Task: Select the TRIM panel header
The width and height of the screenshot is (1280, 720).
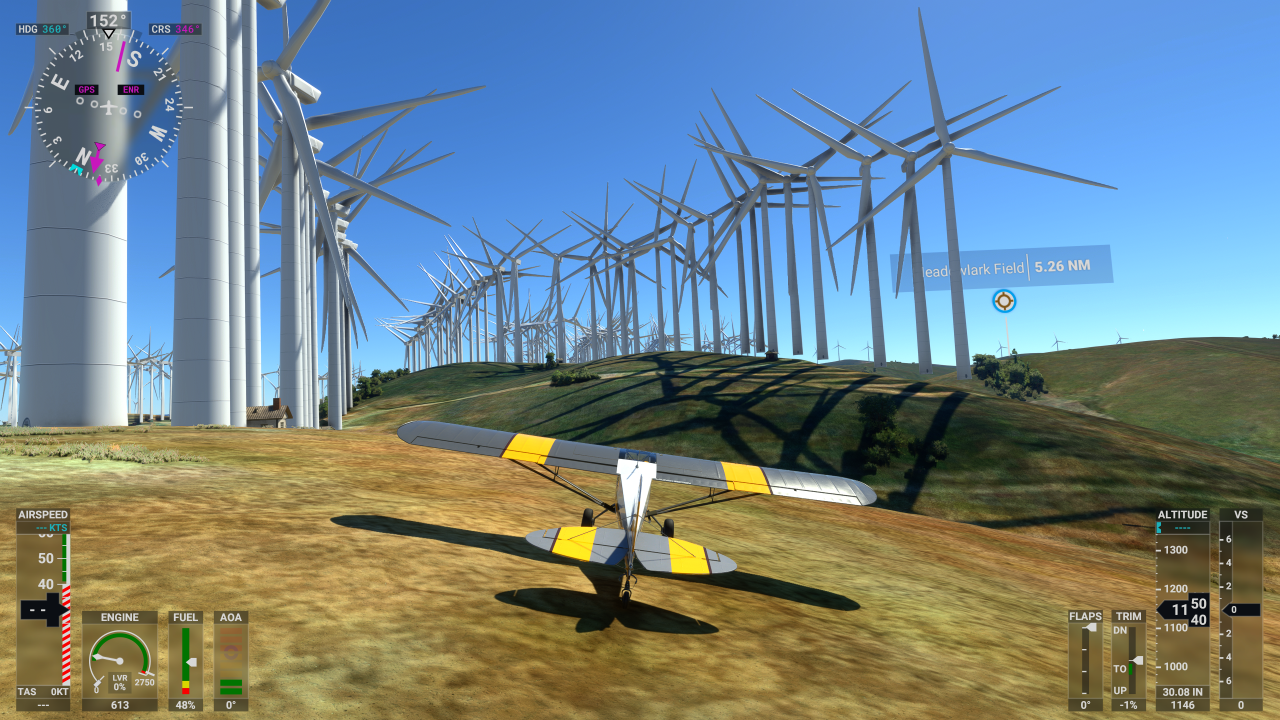Action: [x=1128, y=617]
